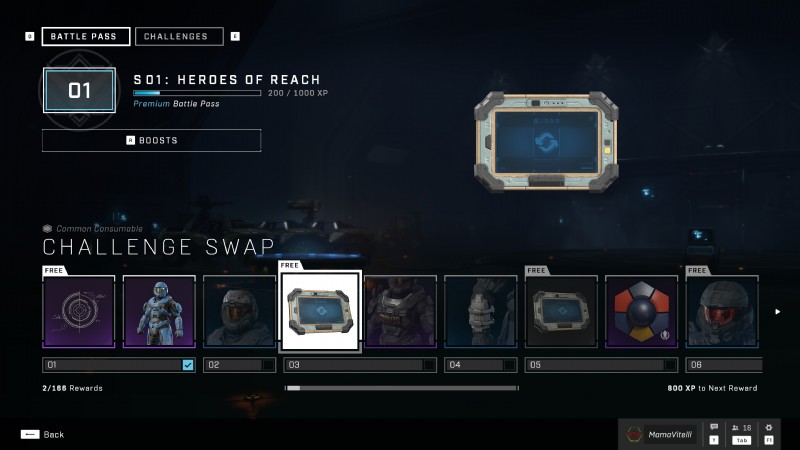This screenshot has height=450, width=800.
Task: Switch to the Challenges tab
Action: (180, 37)
